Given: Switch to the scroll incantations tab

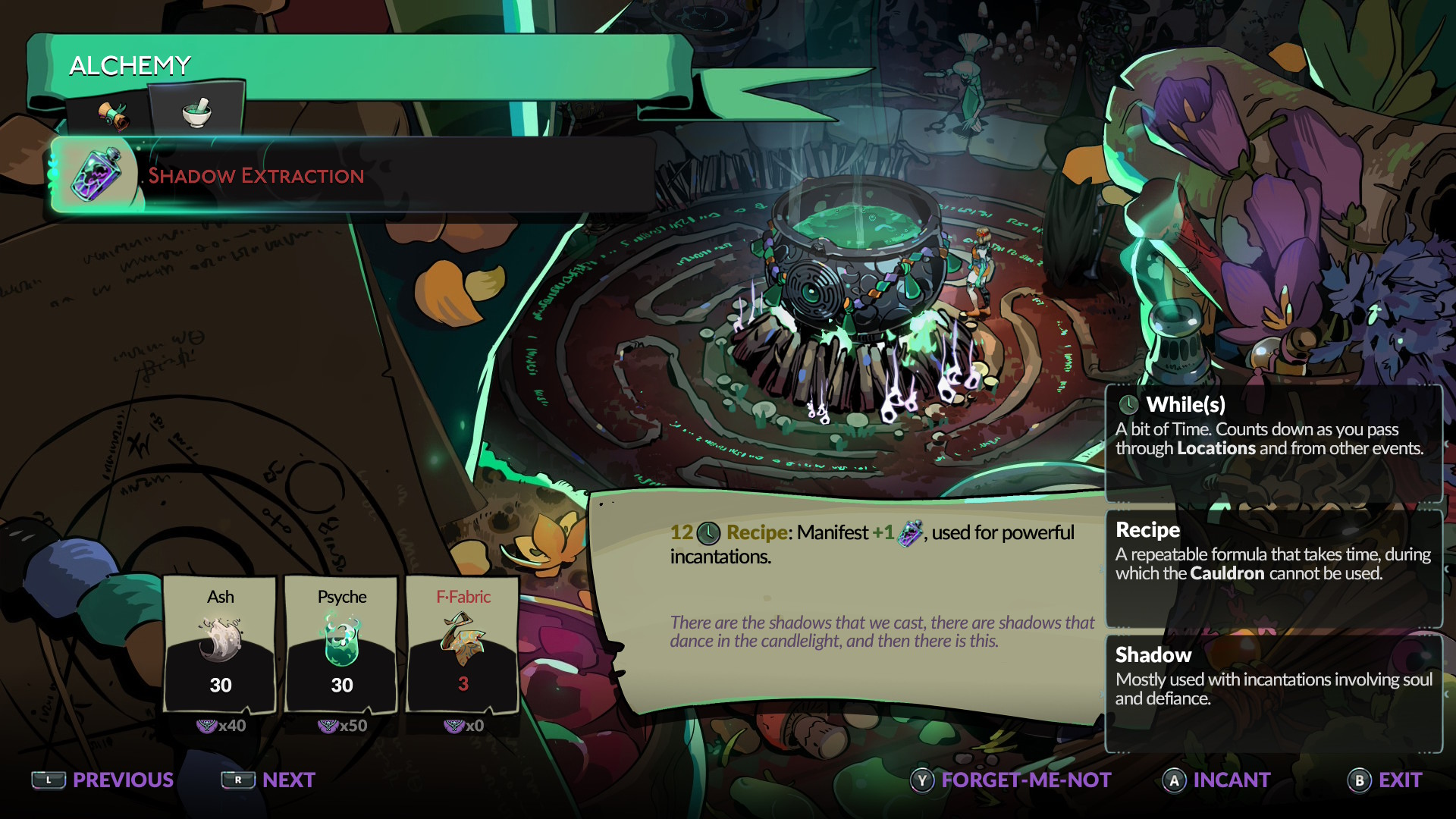Looking at the screenshot, I should pos(112,115).
